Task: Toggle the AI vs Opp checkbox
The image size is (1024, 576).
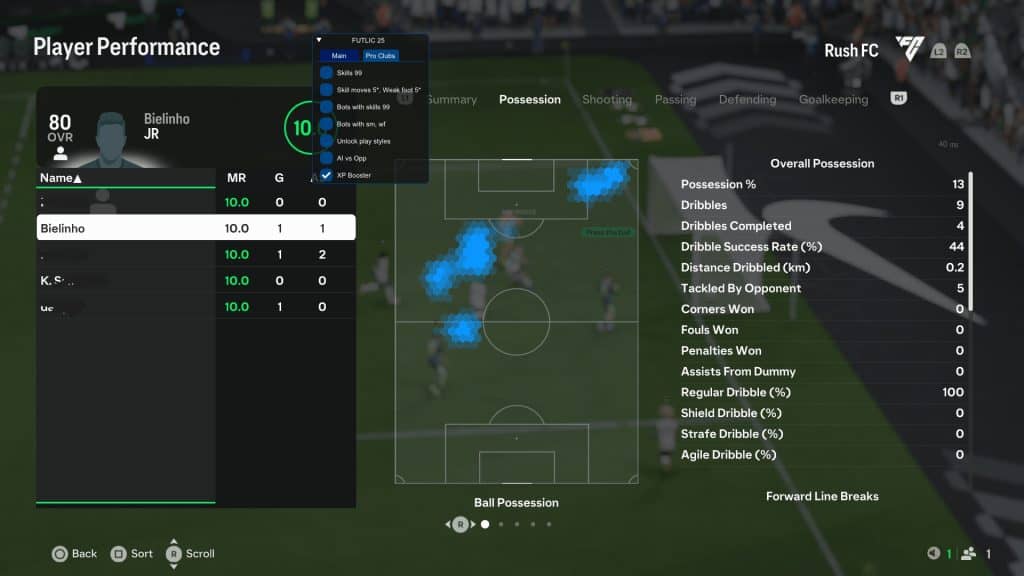Action: coord(326,158)
